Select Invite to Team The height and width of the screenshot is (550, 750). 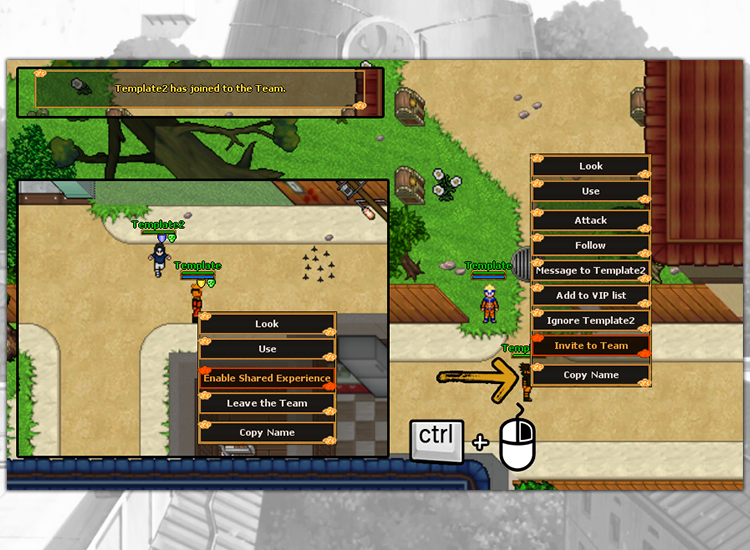pos(591,346)
